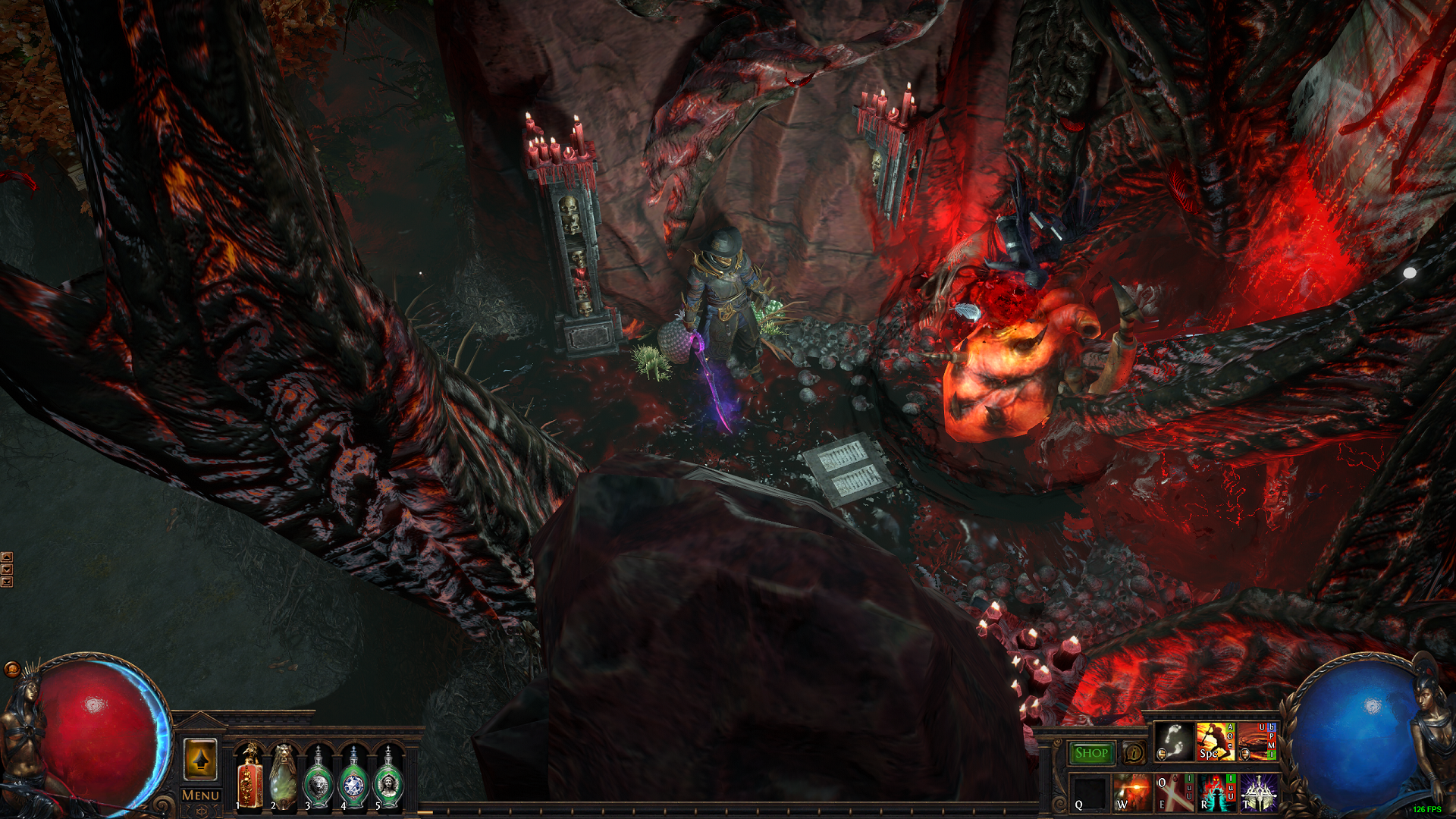Image resolution: width=1456 pixels, height=819 pixels.
Task: Click the chat scroll-to-bottom arrow button
Action: pos(7,582)
